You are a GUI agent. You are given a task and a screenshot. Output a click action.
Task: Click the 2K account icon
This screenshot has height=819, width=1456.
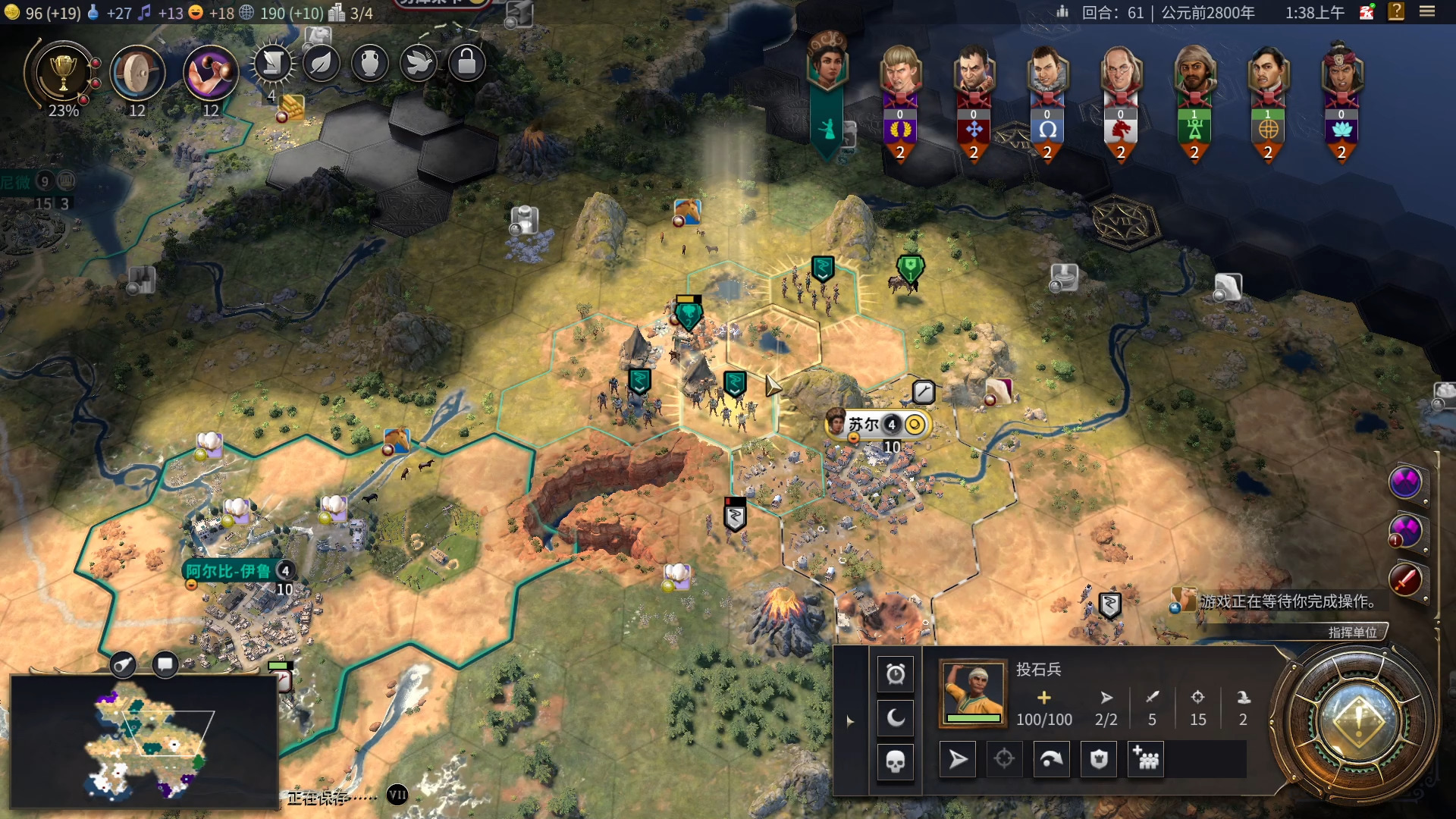pyautogui.click(x=1367, y=12)
